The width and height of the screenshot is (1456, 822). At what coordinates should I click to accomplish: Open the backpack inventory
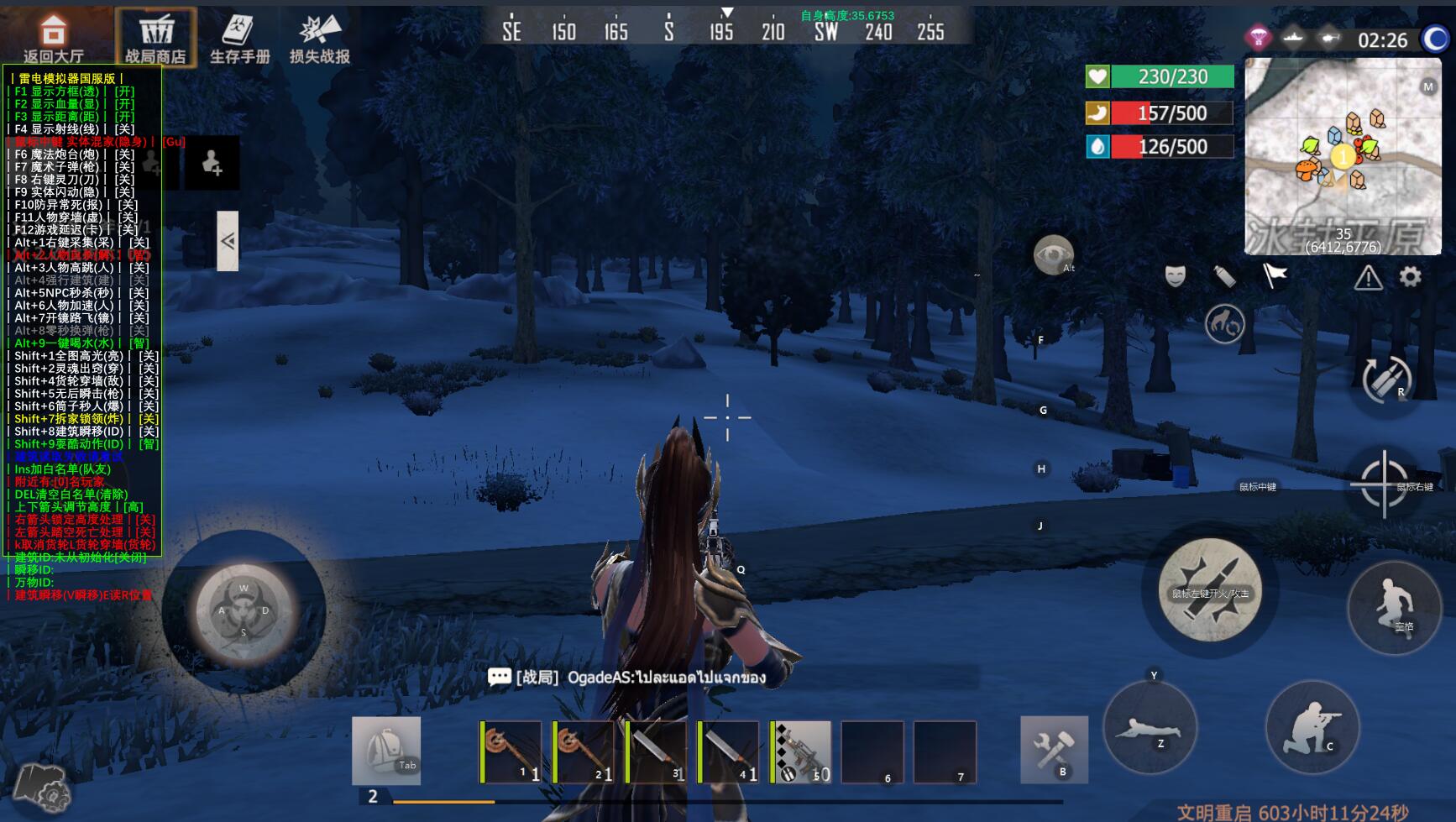coord(386,751)
